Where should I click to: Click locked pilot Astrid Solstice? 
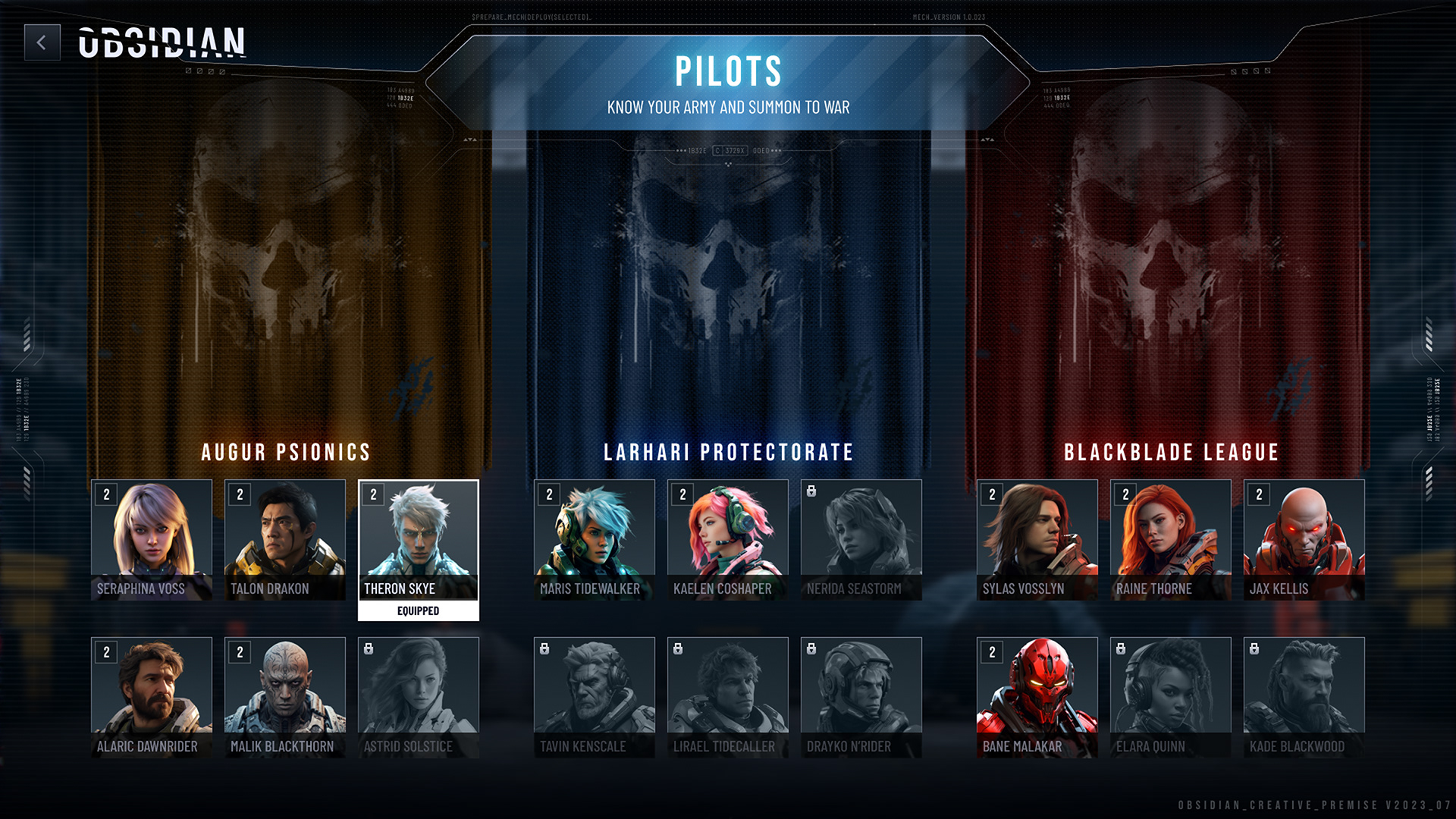pos(419,697)
